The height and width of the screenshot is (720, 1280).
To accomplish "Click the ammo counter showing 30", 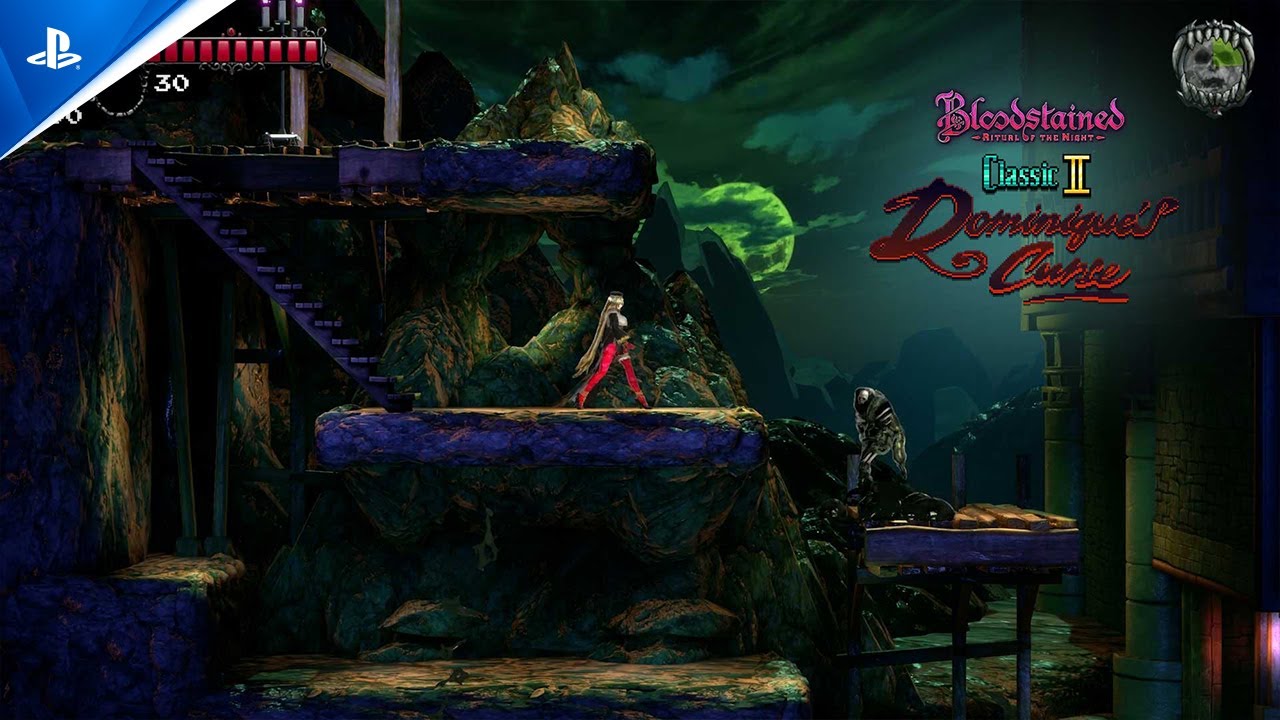I will coord(170,81).
